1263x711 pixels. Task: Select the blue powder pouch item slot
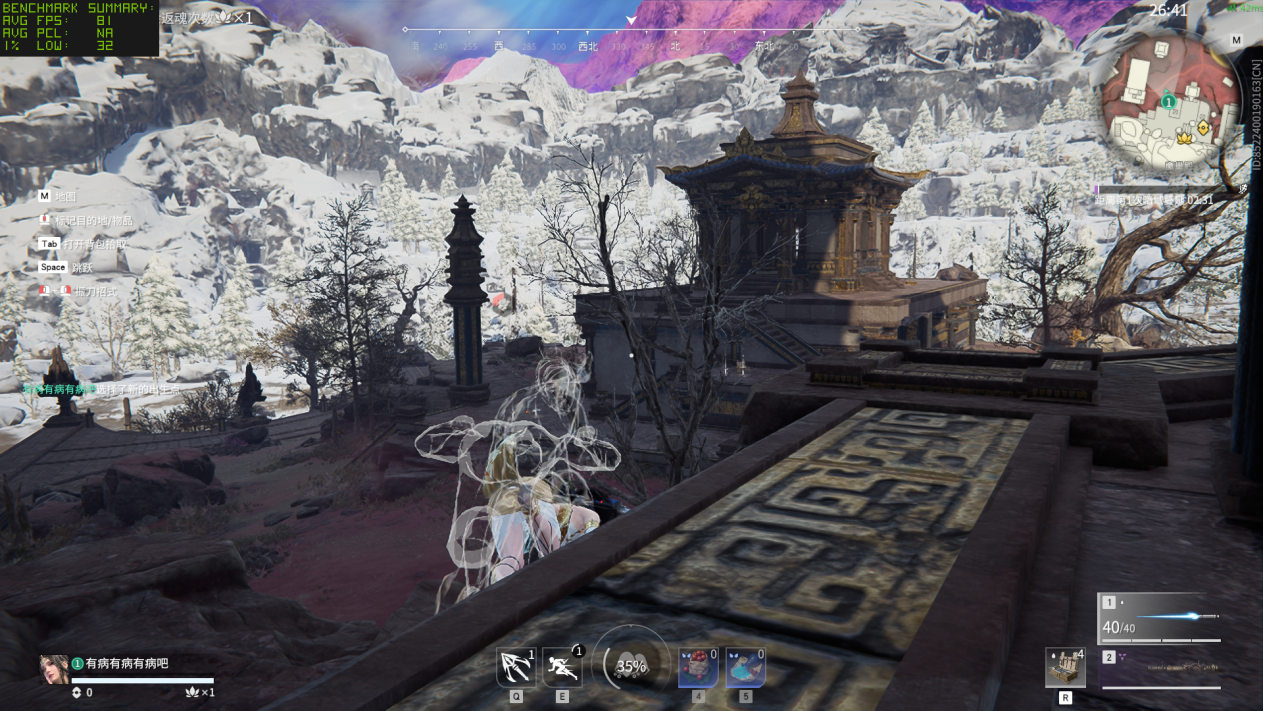745,667
